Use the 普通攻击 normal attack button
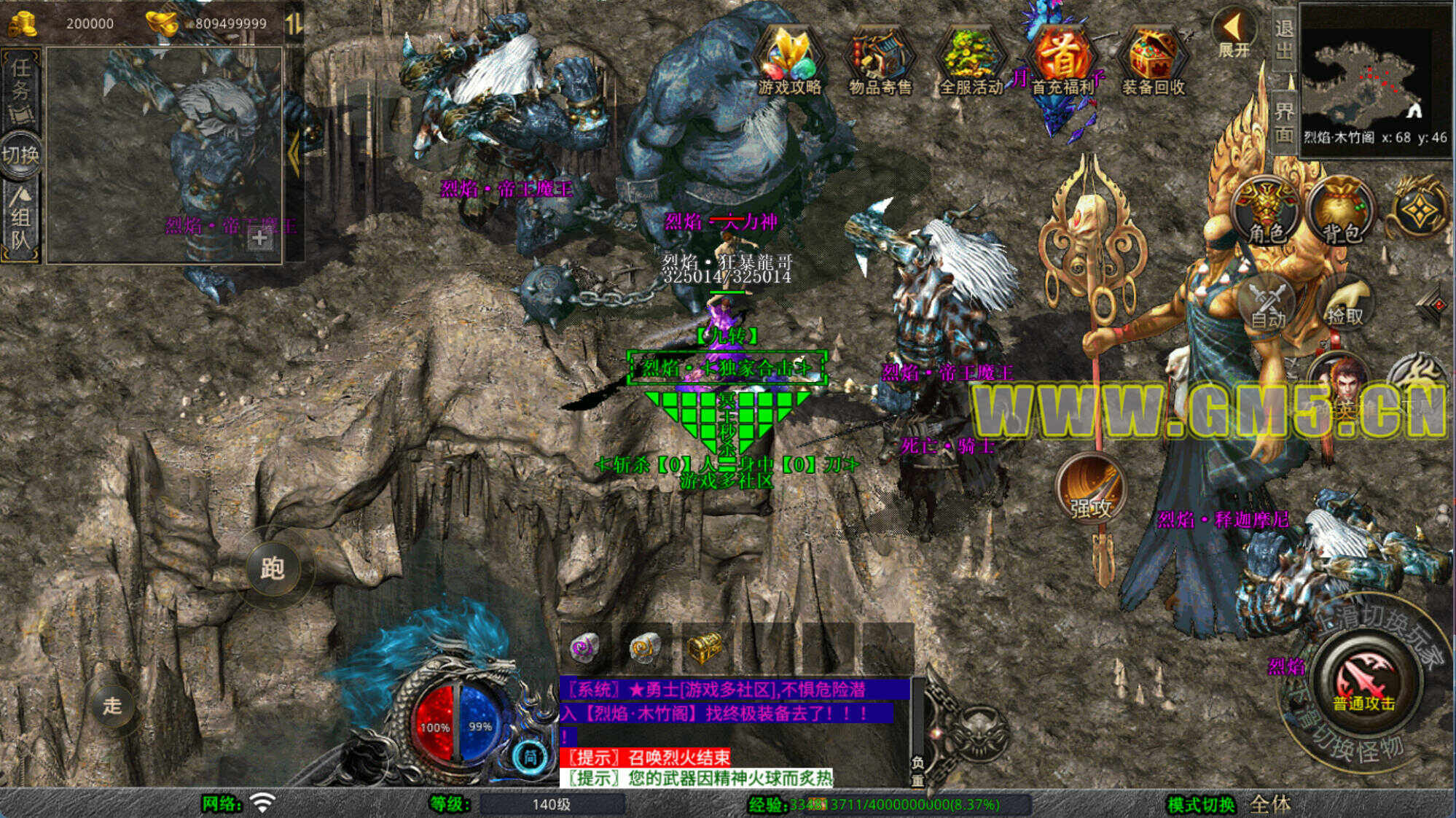 (x=1363, y=682)
